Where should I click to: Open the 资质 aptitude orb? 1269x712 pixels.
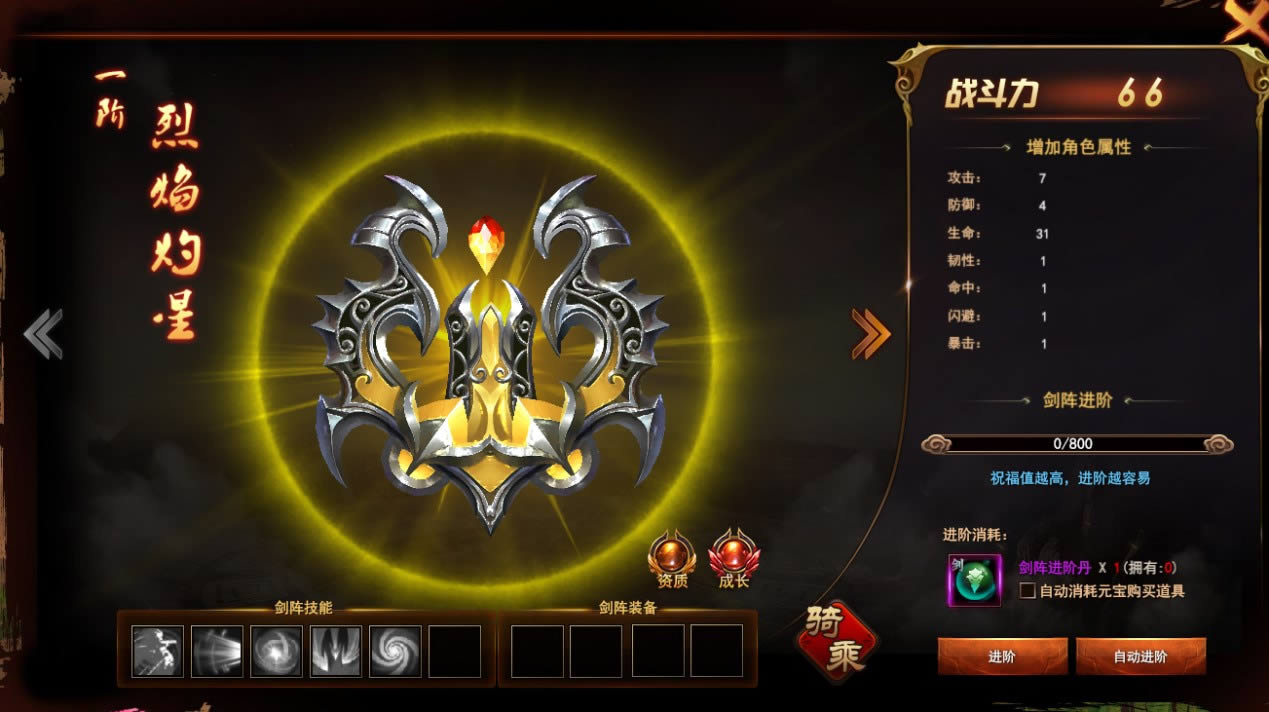point(672,557)
